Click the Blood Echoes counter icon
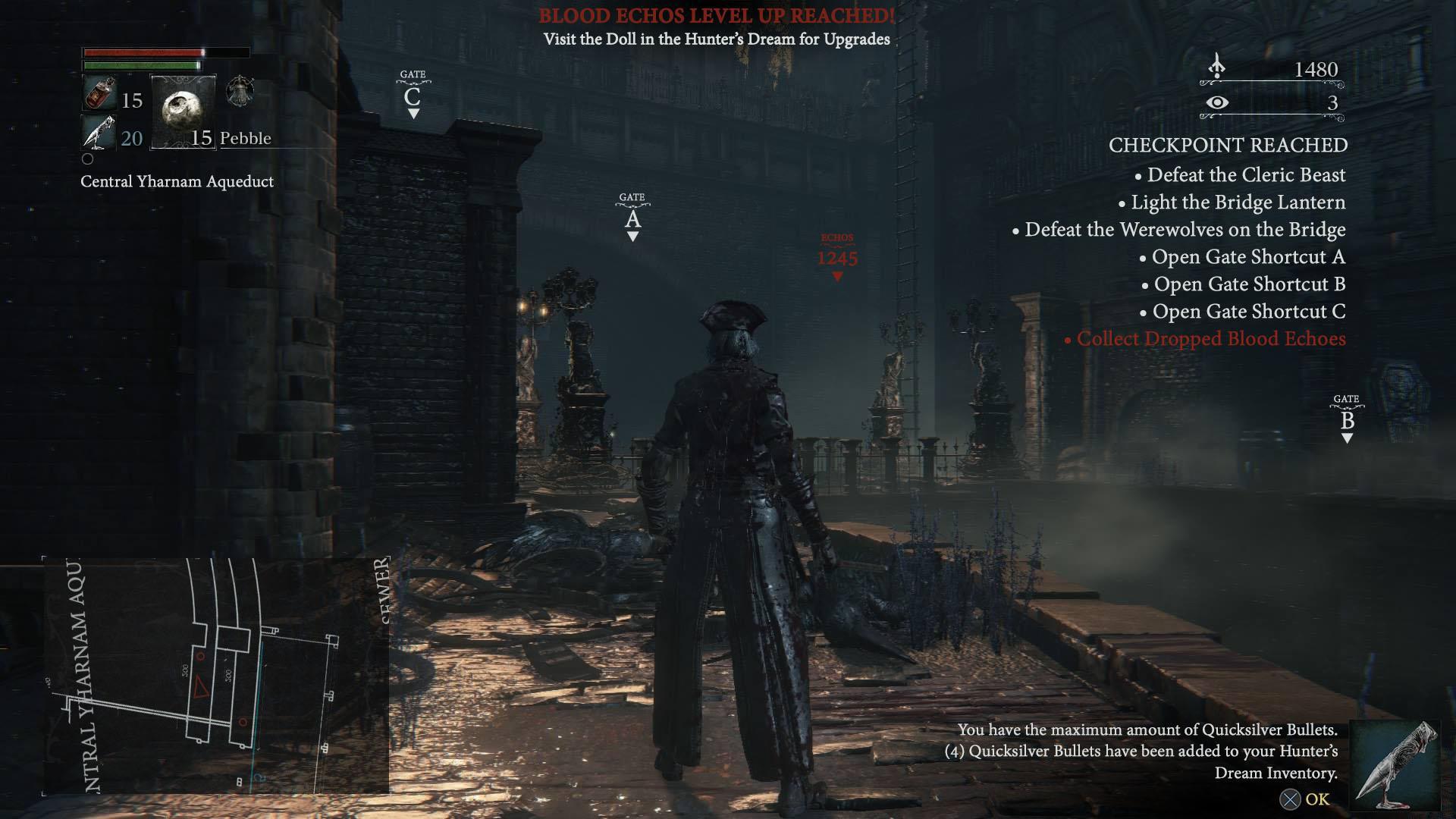The image size is (1456, 819). click(1217, 67)
